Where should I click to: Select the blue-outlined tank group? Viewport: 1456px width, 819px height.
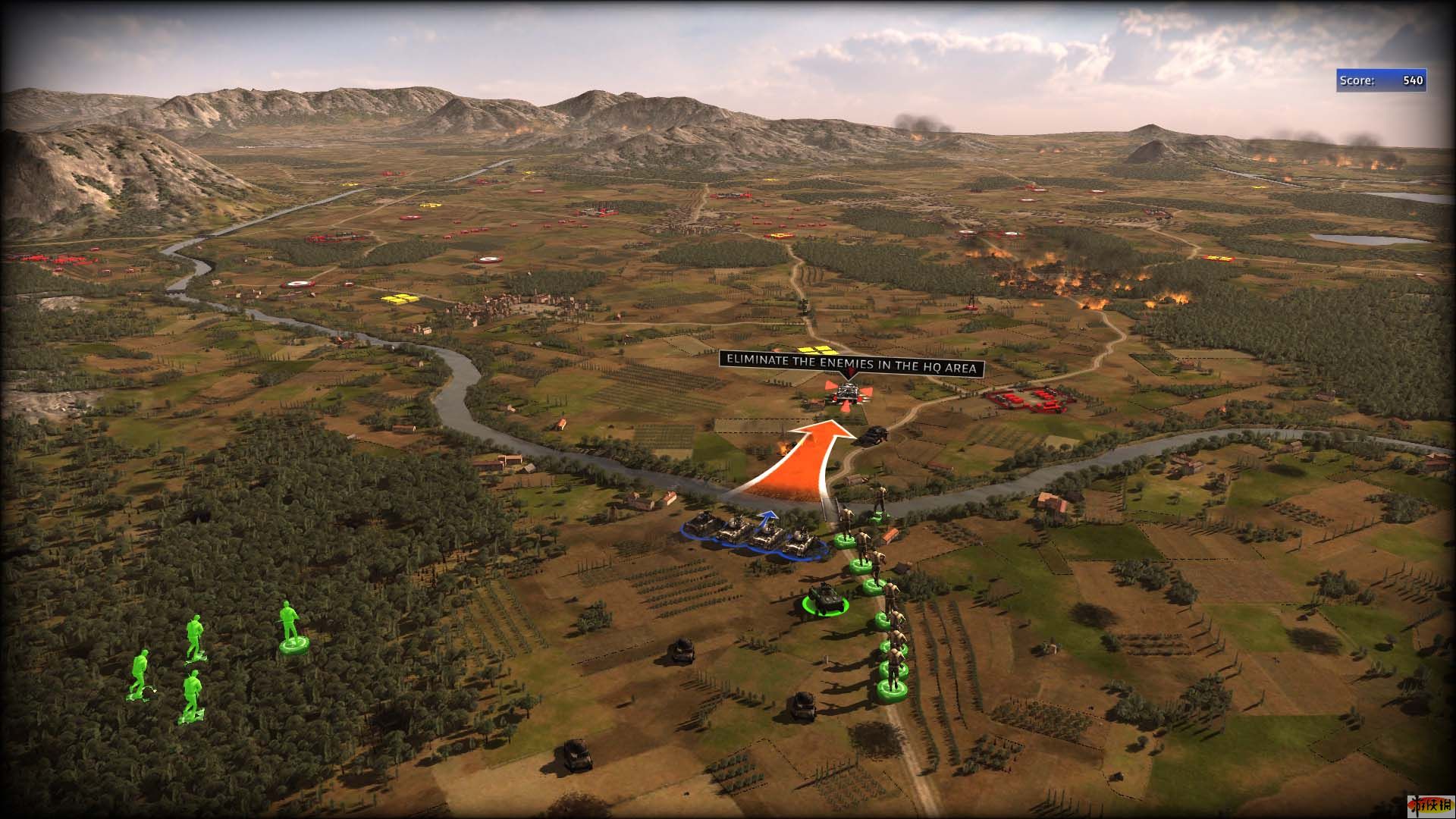click(x=755, y=533)
